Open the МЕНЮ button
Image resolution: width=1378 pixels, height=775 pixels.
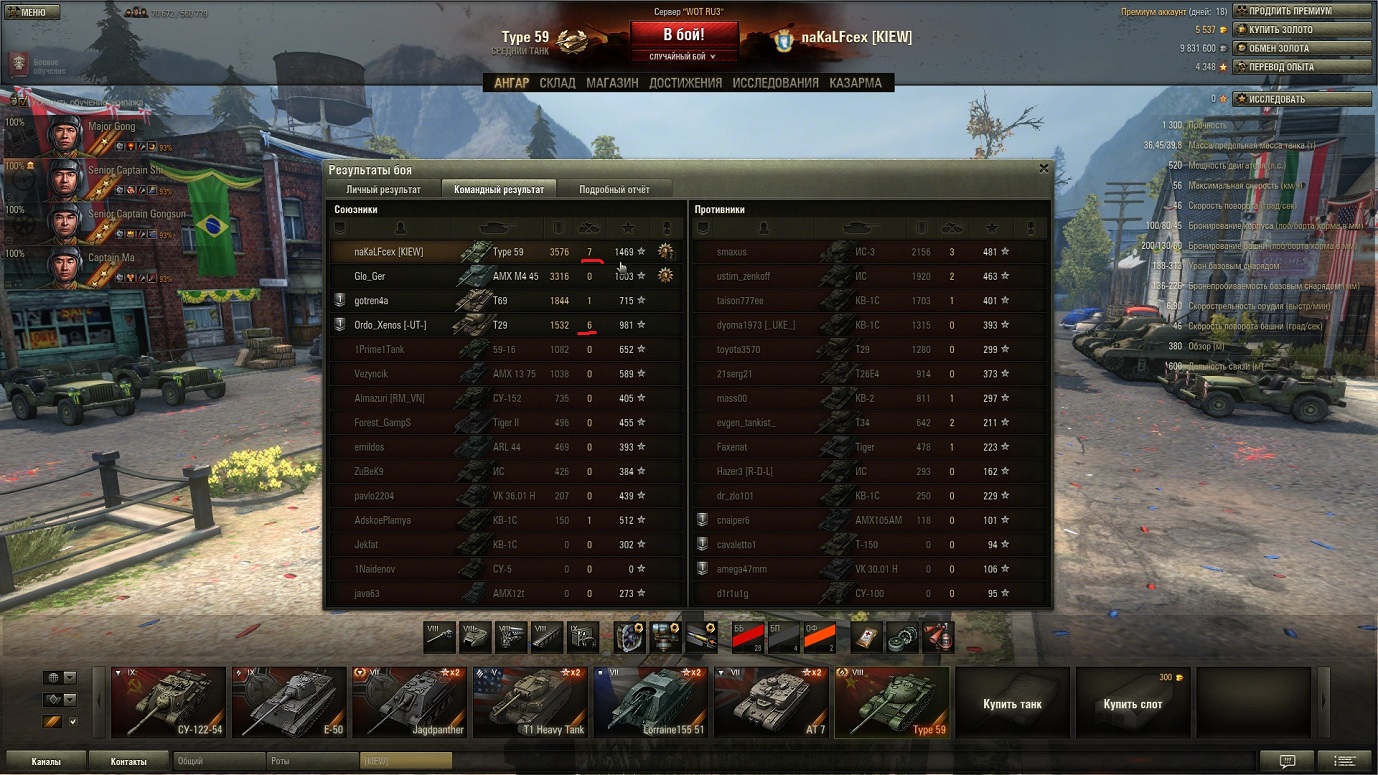32,12
